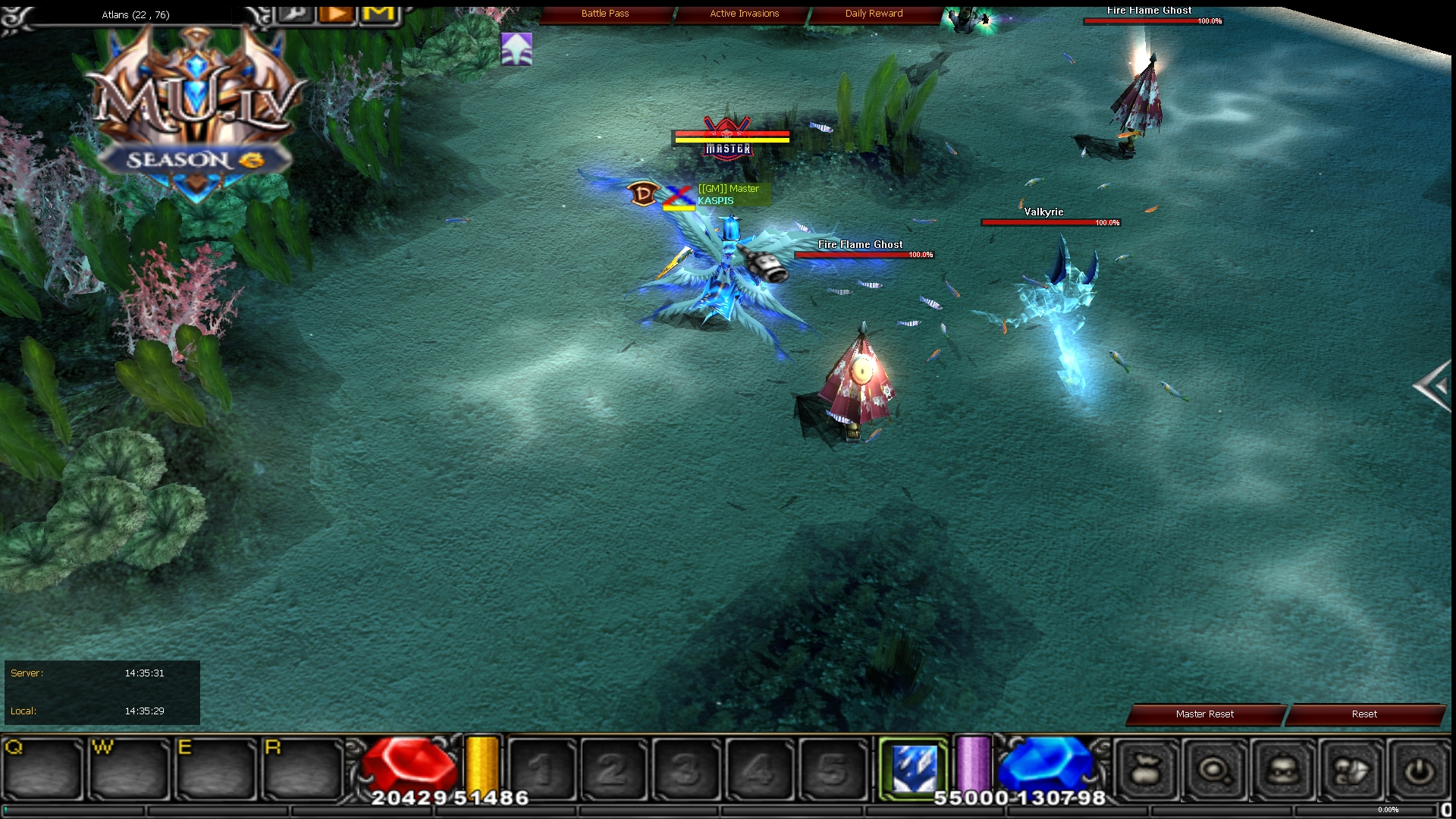The height and width of the screenshot is (819, 1456).
Task: Select the active blue skill icon
Action: 913,769
